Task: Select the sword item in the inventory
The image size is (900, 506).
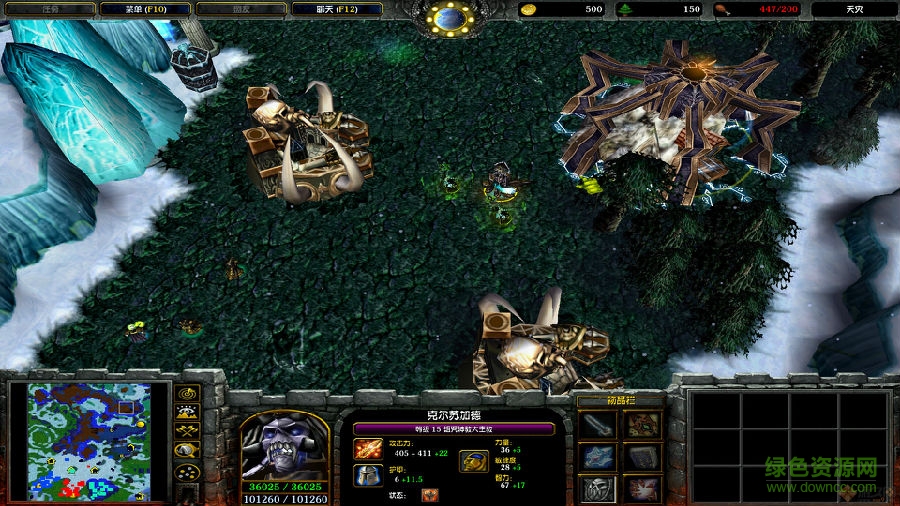Action: click(598, 425)
